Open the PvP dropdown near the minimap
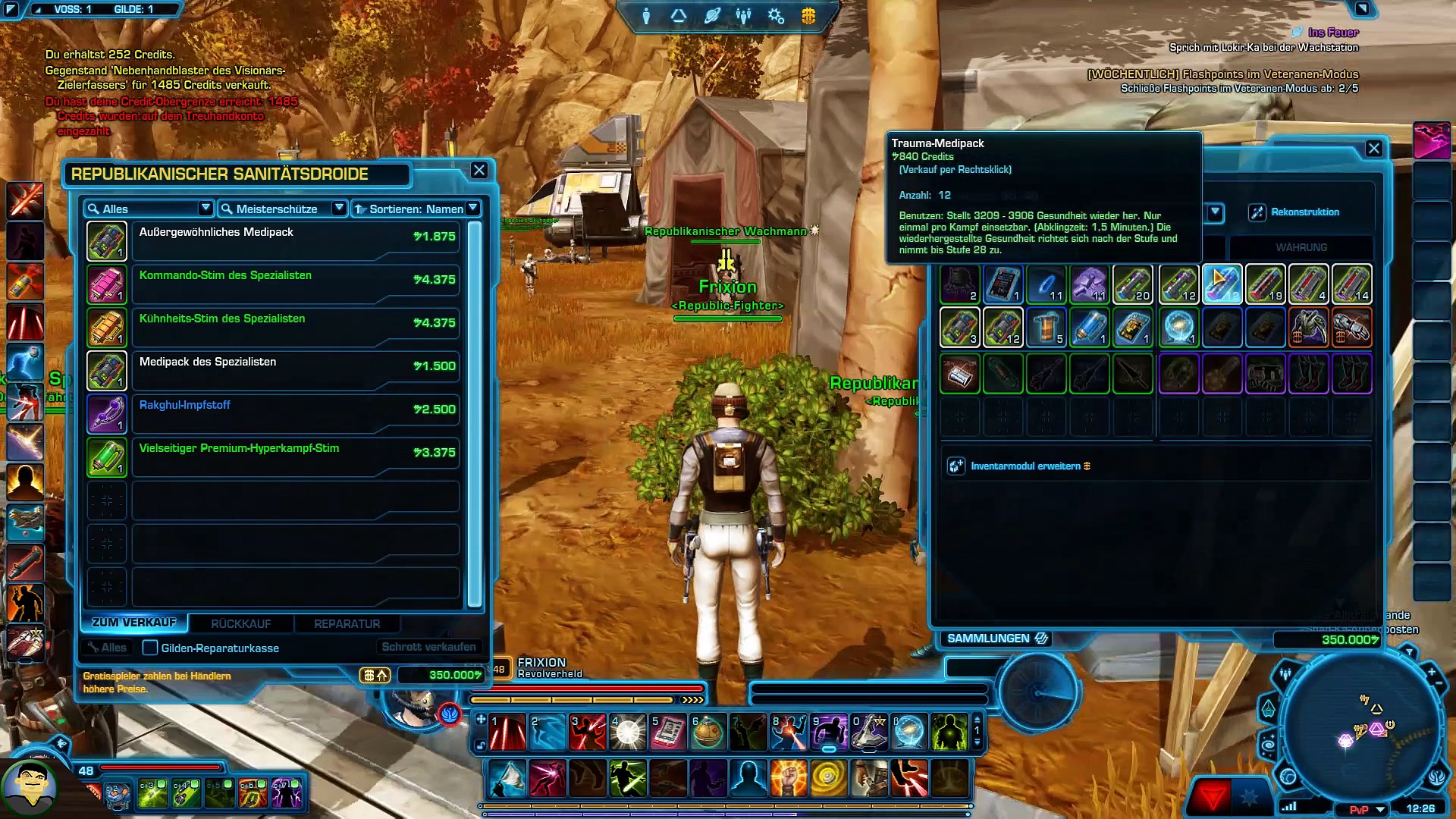 (x=1367, y=809)
